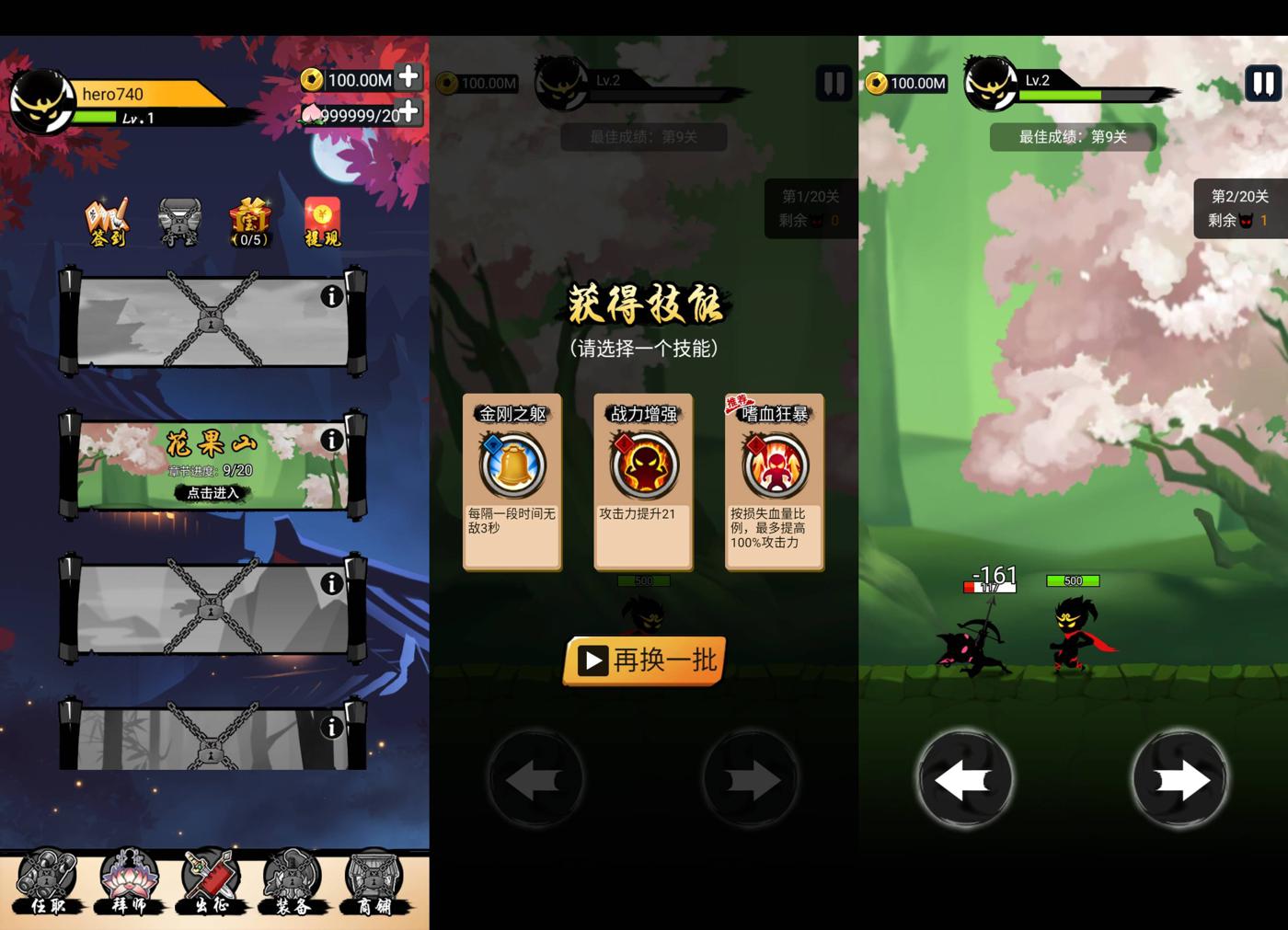Switch to the 拜师 lotus tab

pos(129,883)
